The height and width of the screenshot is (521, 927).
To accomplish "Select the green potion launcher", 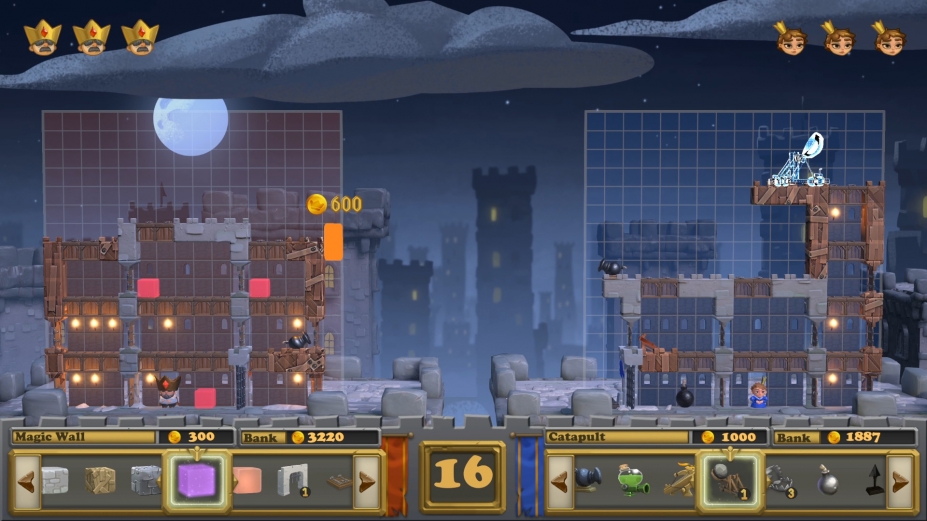I will tap(633, 481).
